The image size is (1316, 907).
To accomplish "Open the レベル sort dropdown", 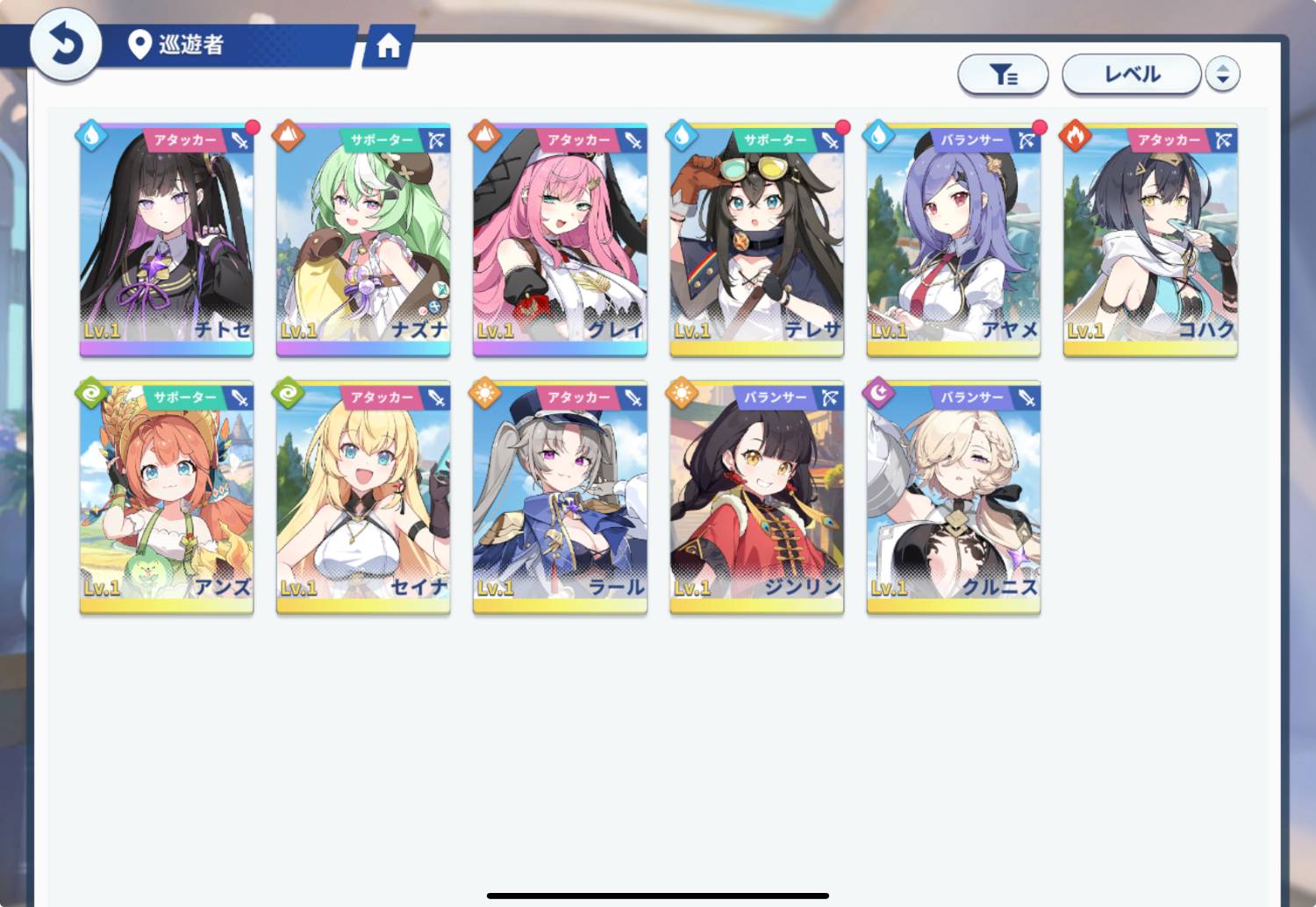I will (x=1131, y=75).
